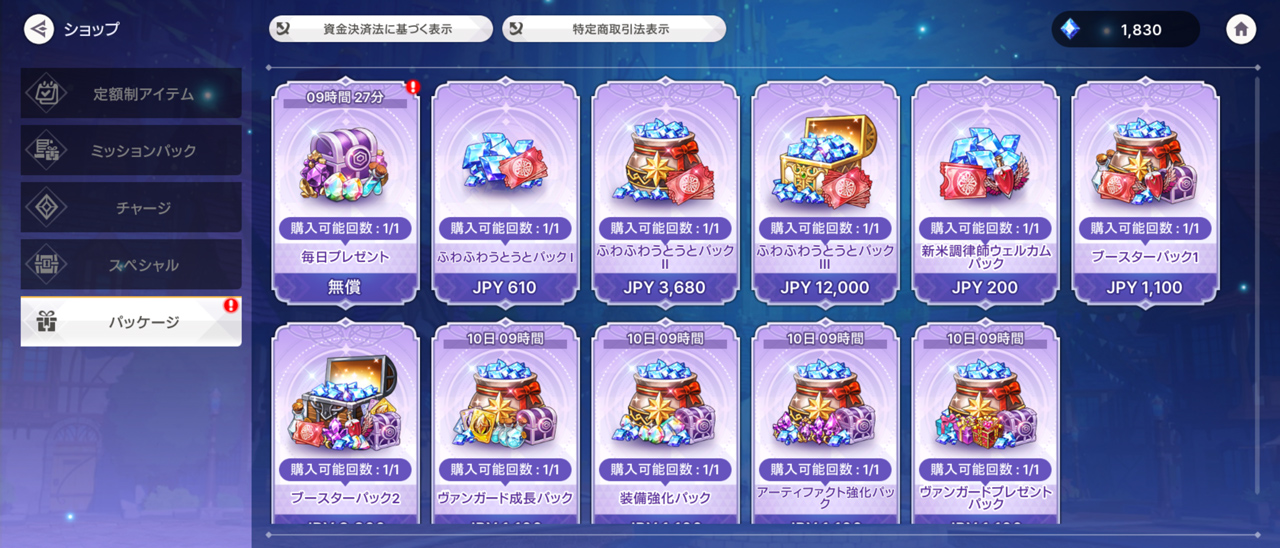The width and height of the screenshot is (1280, 548).
Task: Return home via the house icon
Action: pyautogui.click(x=1240, y=29)
